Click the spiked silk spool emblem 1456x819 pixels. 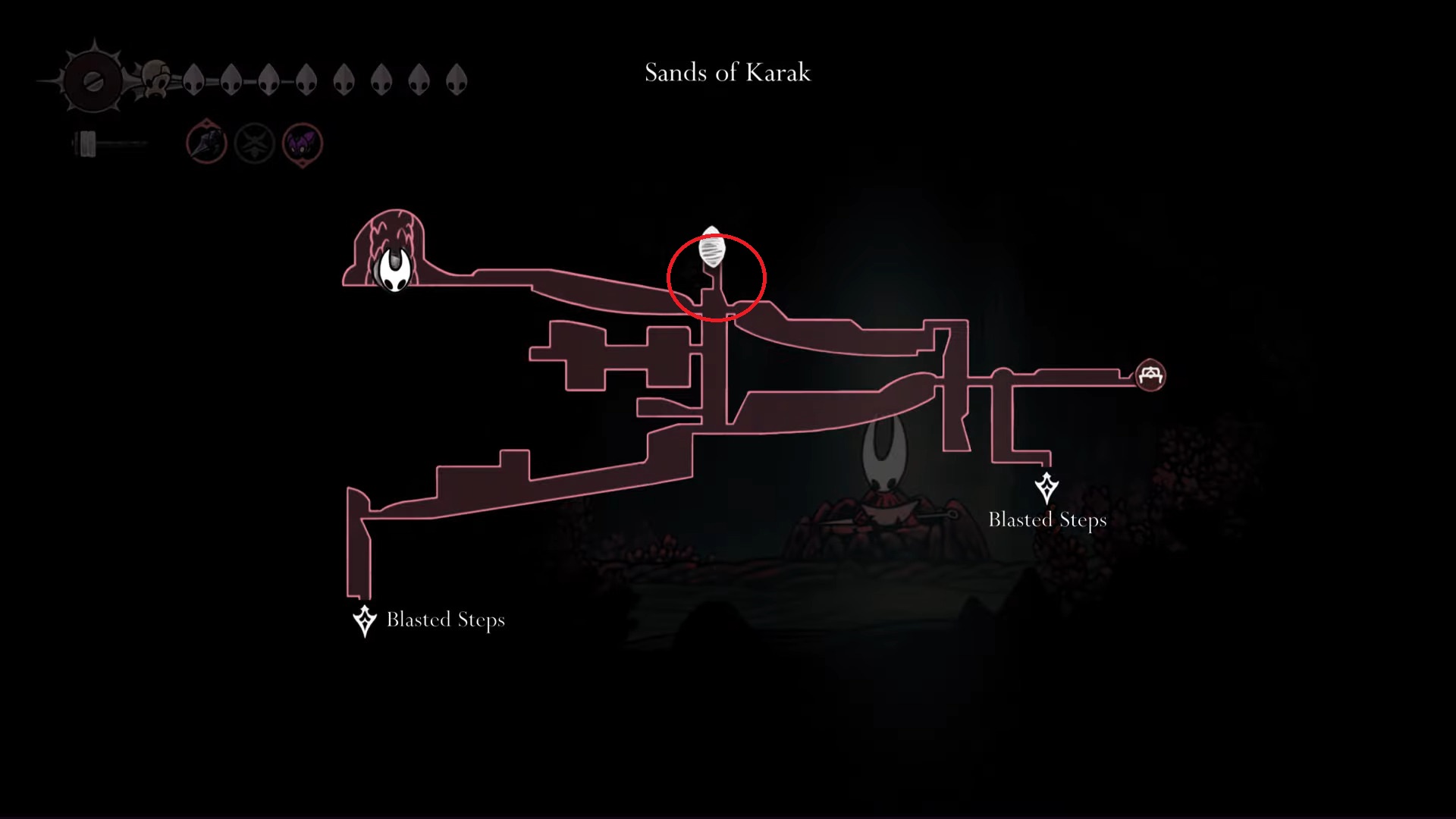[x=93, y=81]
